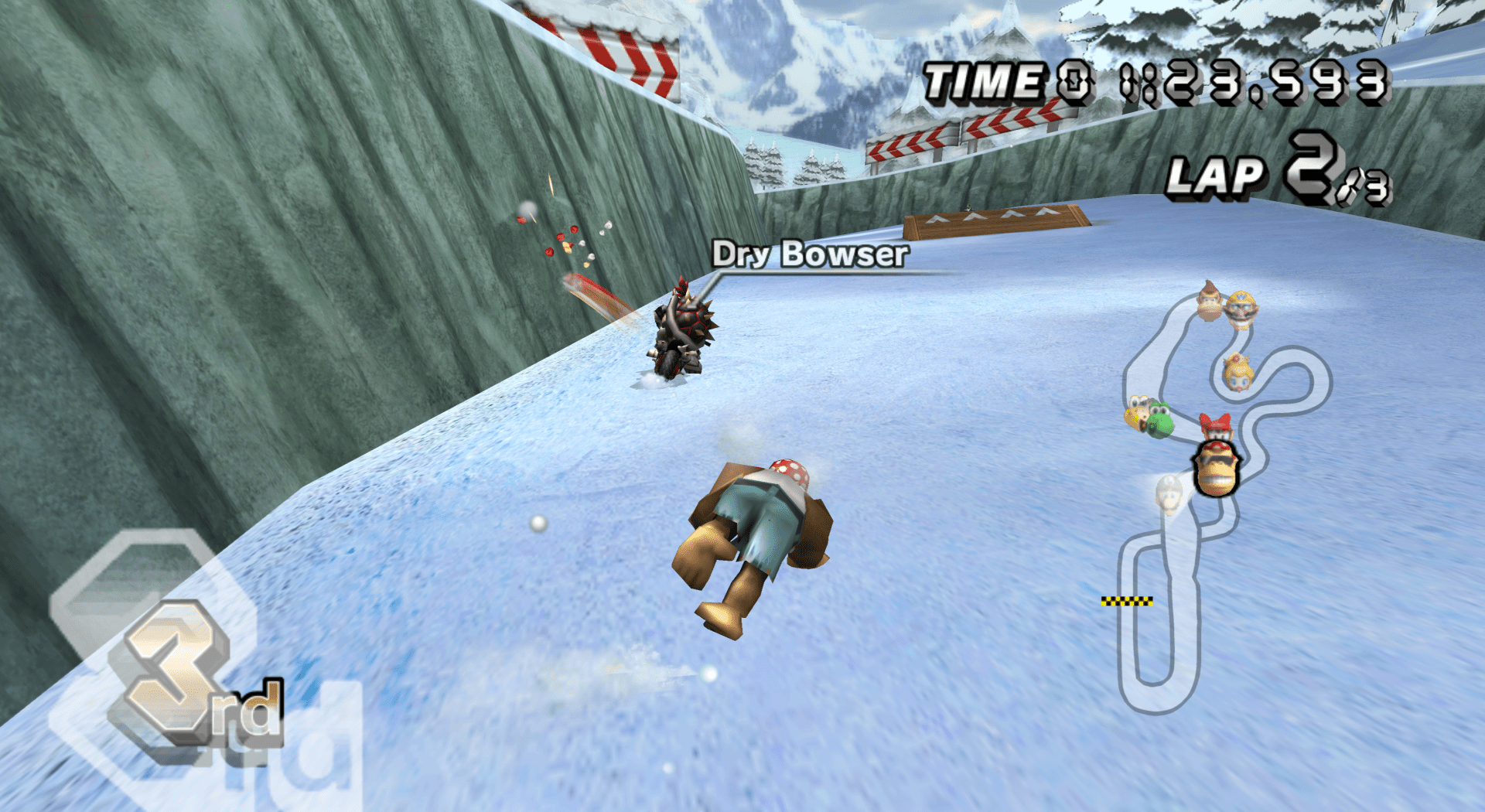Click Donkey Kong's head on the minimap
The image size is (1485, 812).
click(1209, 300)
